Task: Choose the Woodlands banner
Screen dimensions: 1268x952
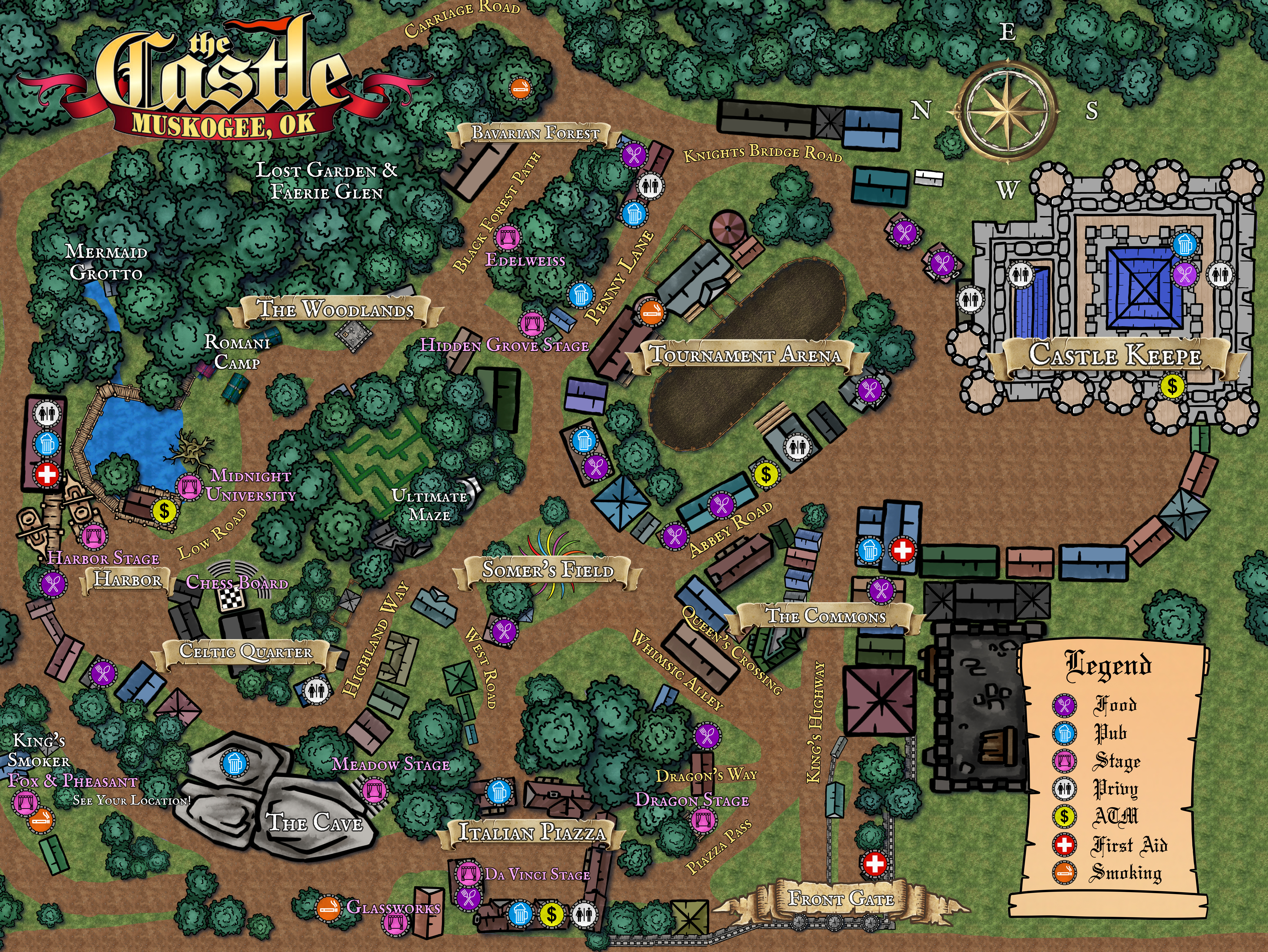Action: (x=335, y=310)
